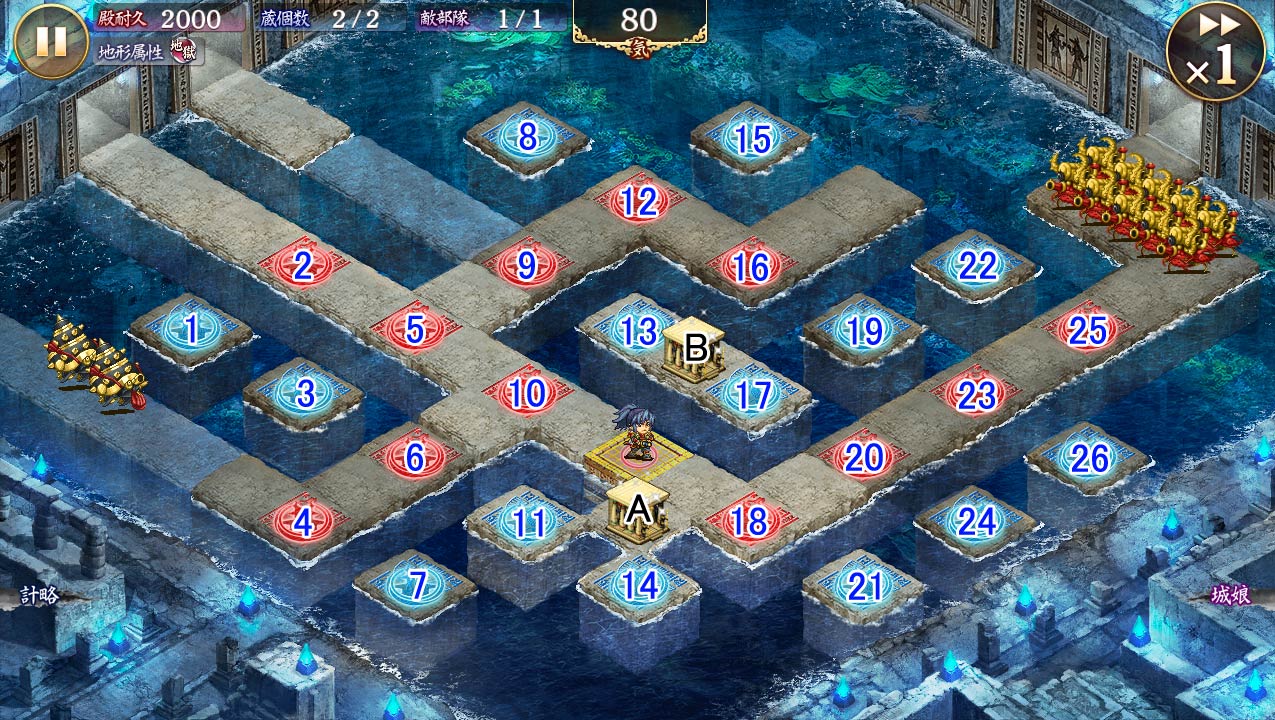Choose red deployment tile 18

point(750,521)
